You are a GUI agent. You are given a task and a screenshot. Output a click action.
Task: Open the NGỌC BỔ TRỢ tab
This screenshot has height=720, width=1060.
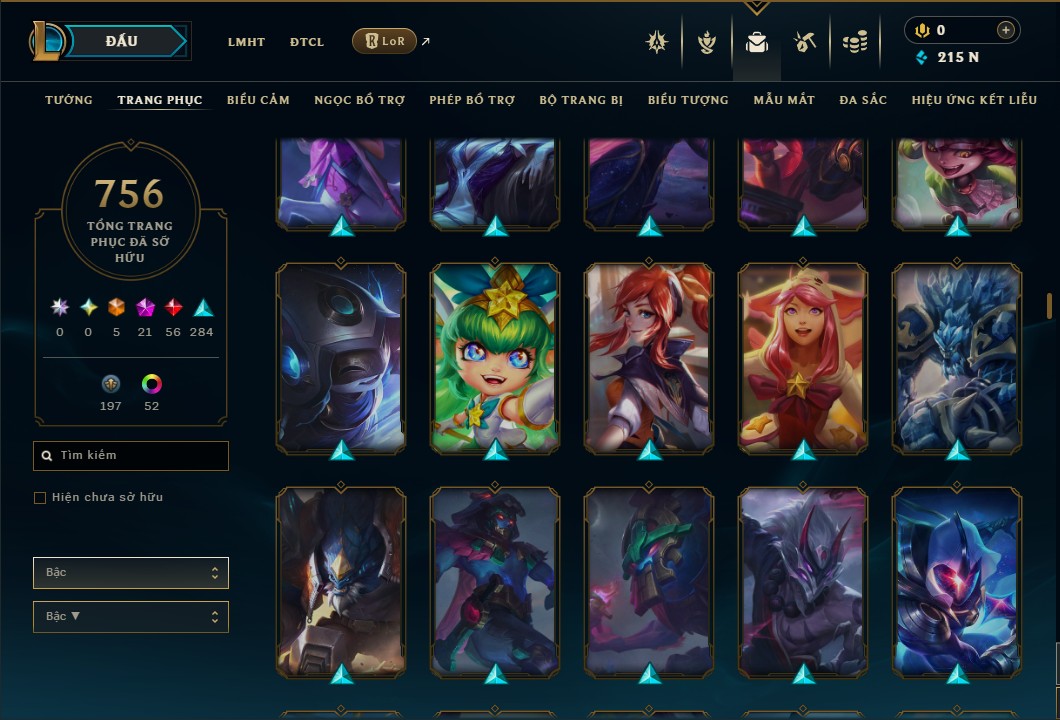[360, 100]
